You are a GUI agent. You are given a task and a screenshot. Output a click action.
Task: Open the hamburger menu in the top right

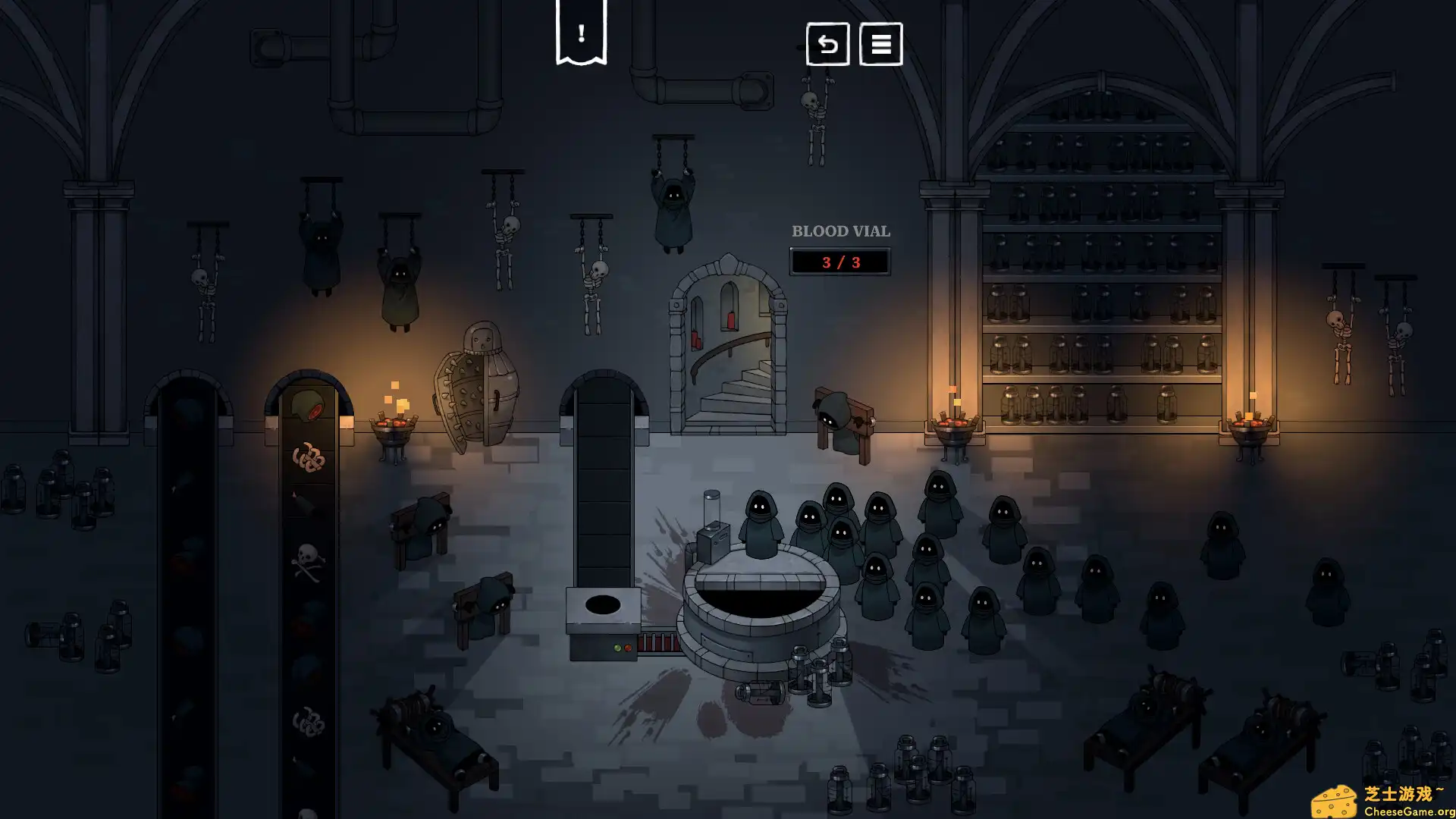point(881,45)
